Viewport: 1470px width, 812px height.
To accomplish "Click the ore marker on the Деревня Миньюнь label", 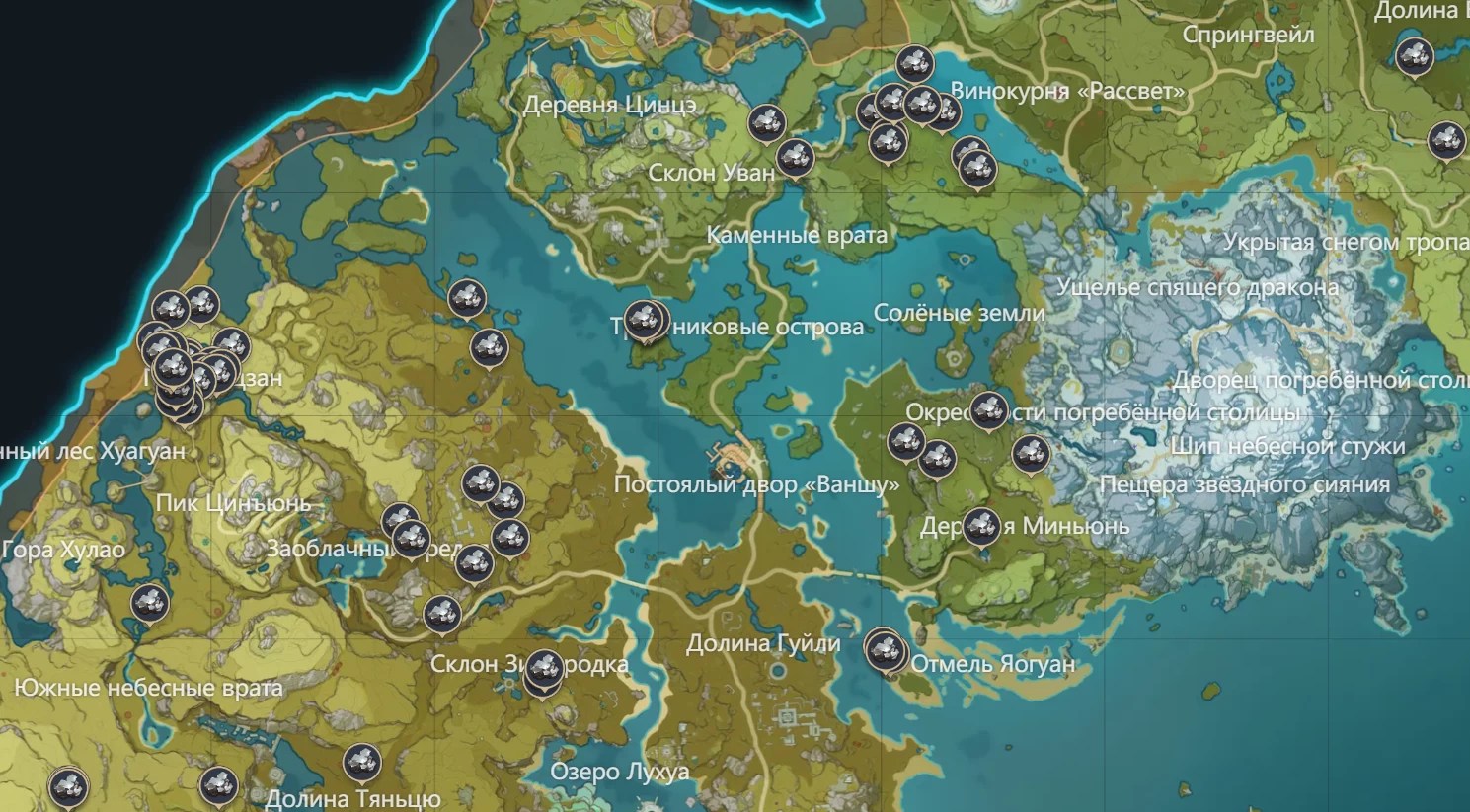I will click(x=980, y=526).
